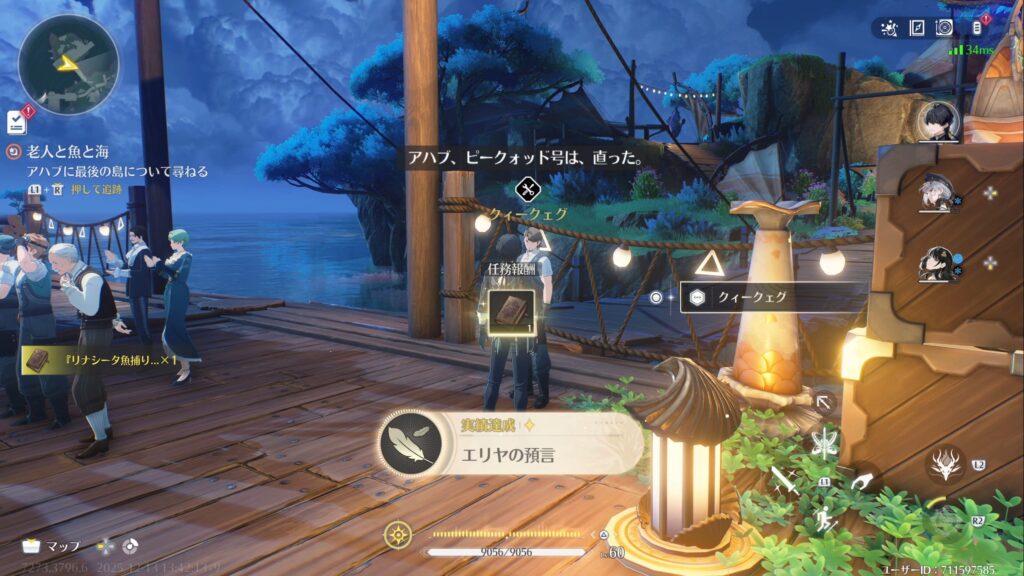Open the quest log checklist icon
This screenshot has width=1024, height=576.
[x=16, y=122]
